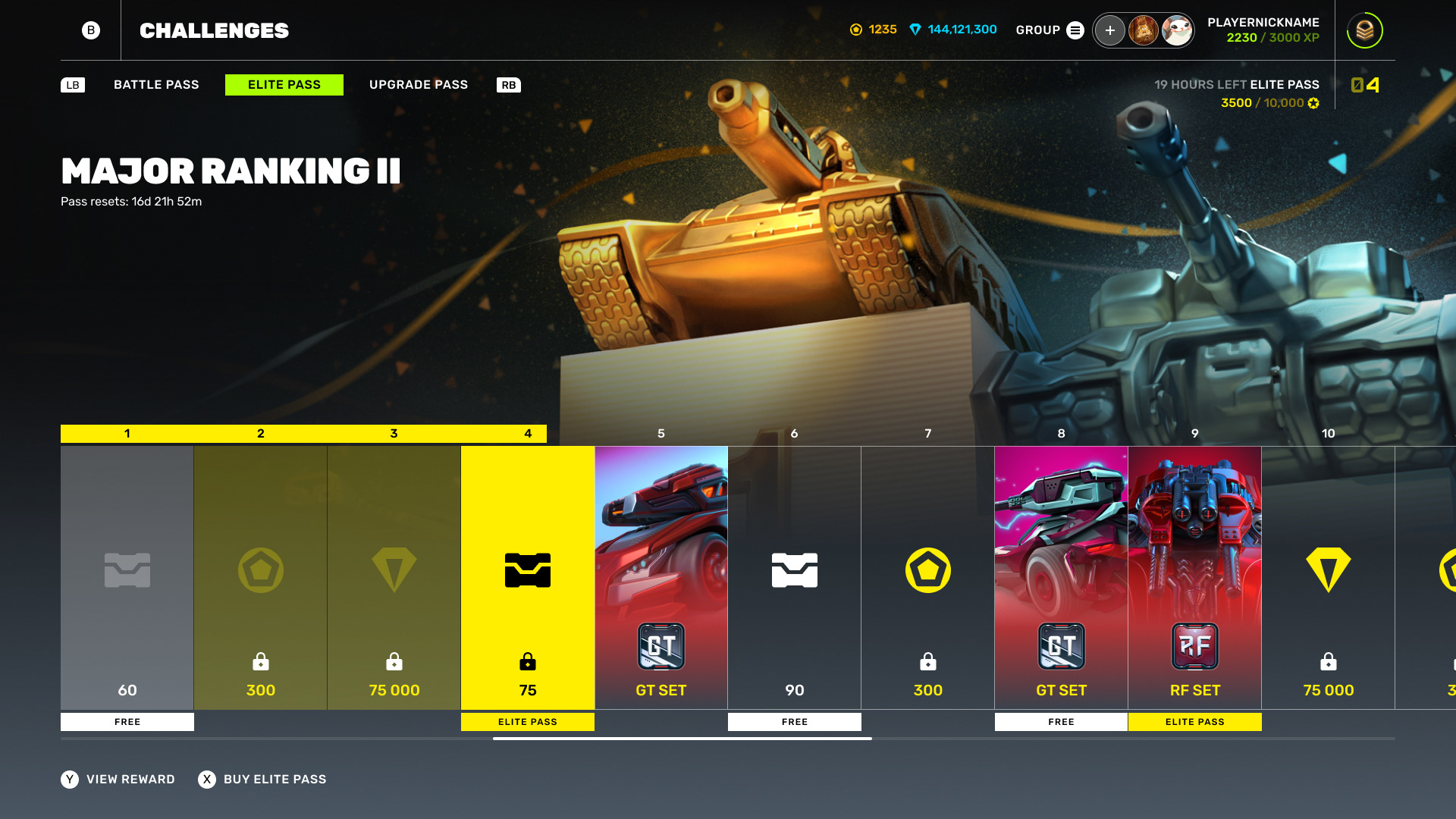The image size is (1456, 819).
Task: Select the tier 2 locked 300 coin reward
Action: click(x=261, y=578)
